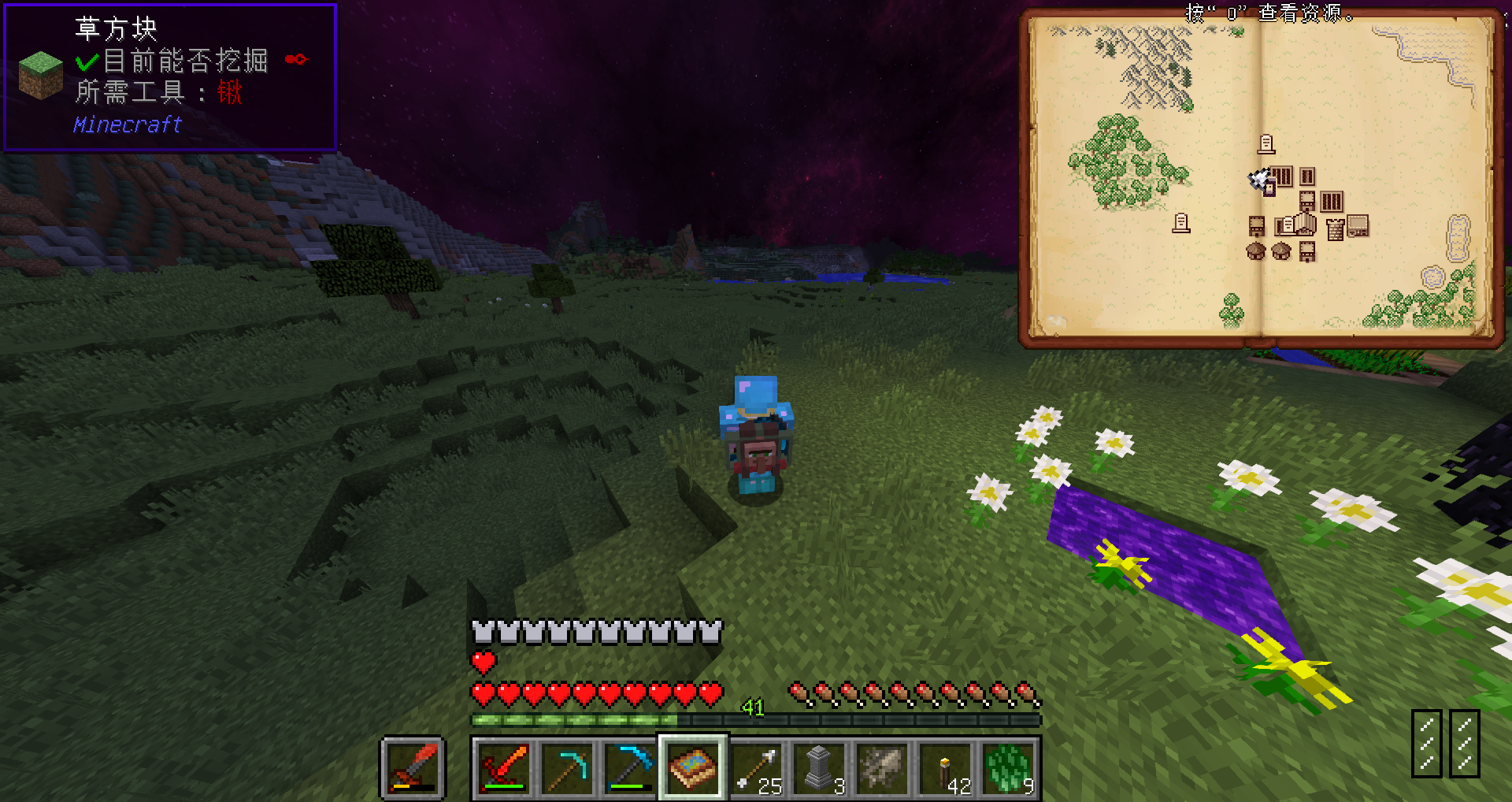1512x802 pixels.
Task: Select the wooden-handled diamond pickaxe slot
Action: pyautogui.click(x=567, y=767)
